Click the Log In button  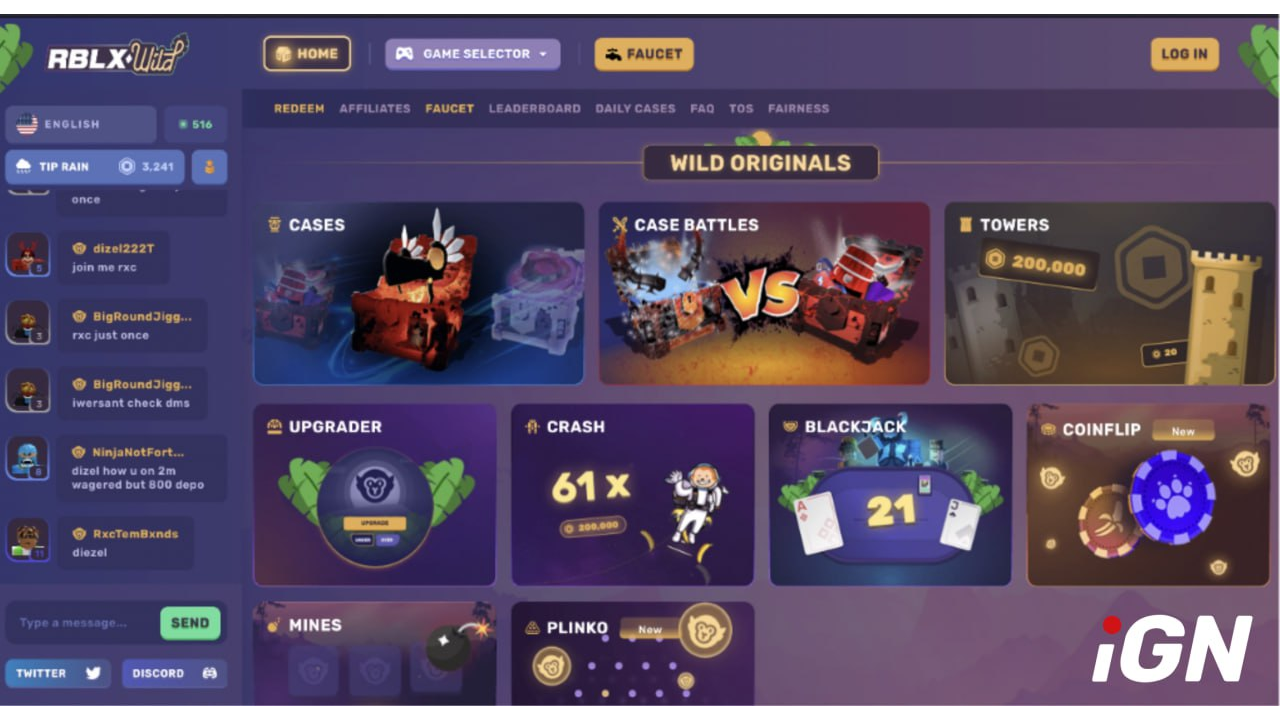tap(1184, 54)
